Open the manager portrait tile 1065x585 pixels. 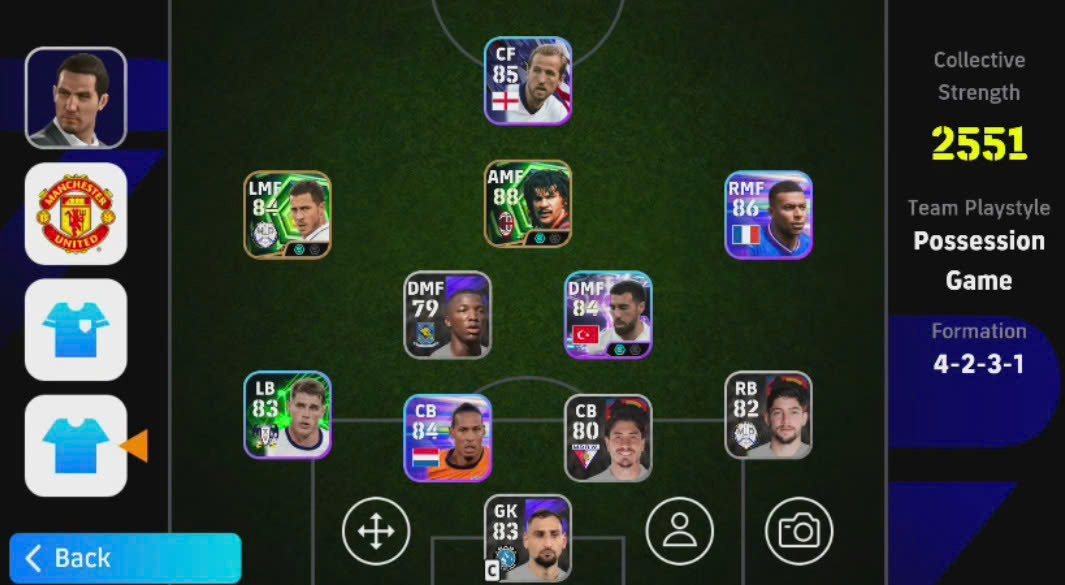[76, 98]
